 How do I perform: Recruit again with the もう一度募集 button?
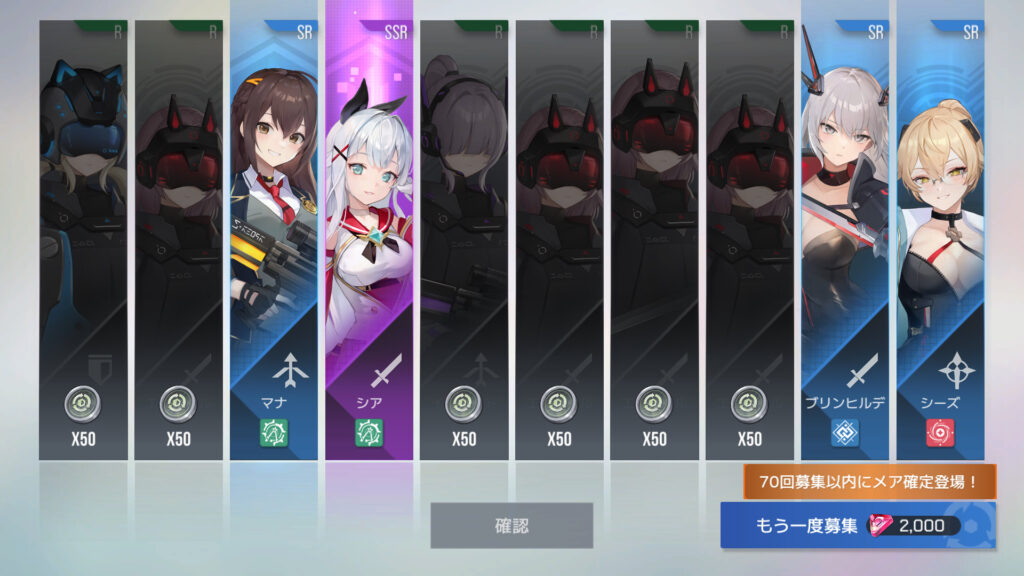pos(857,526)
